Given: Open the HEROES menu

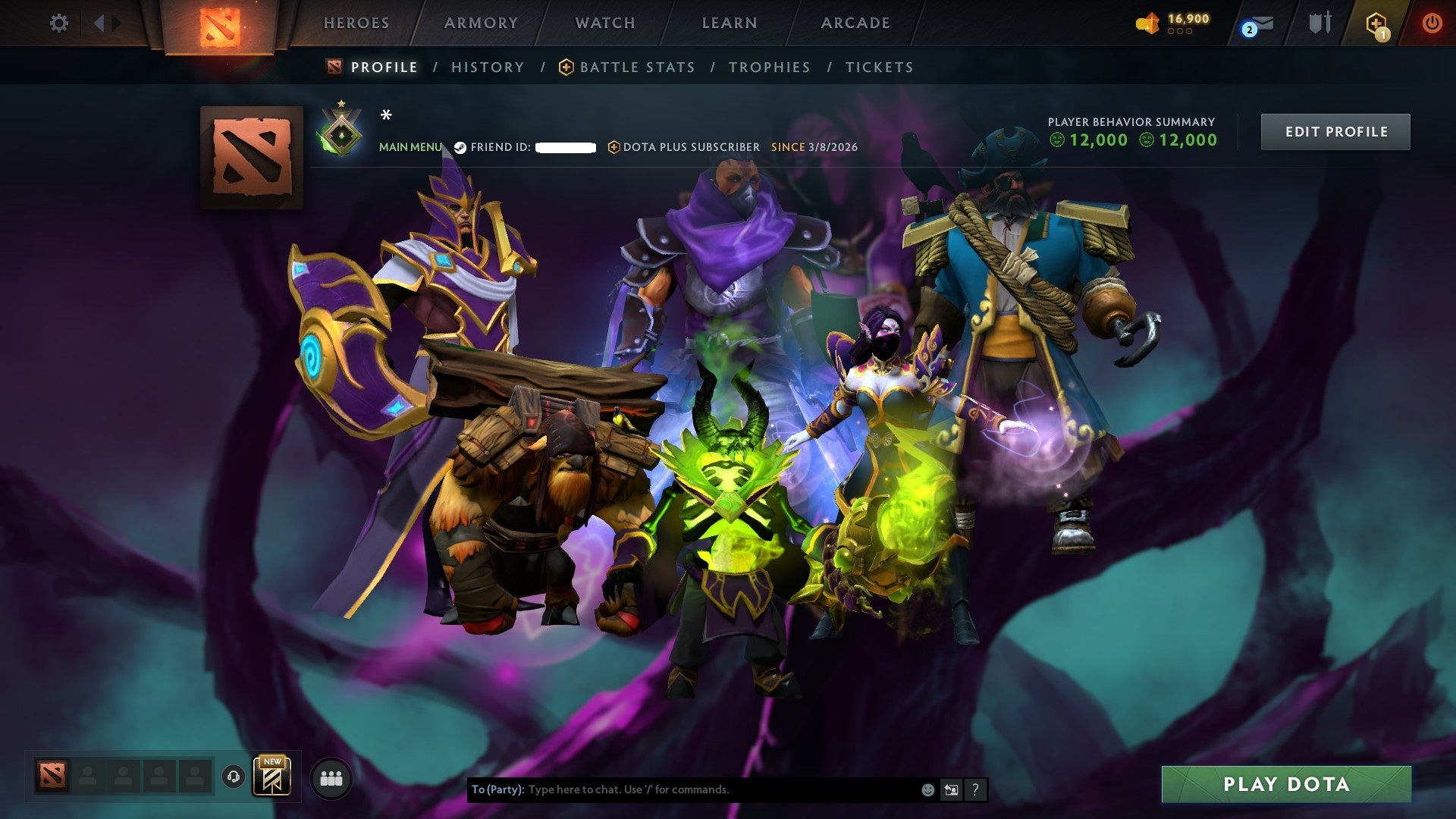Looking at the screenshot, I should [356, 23].
